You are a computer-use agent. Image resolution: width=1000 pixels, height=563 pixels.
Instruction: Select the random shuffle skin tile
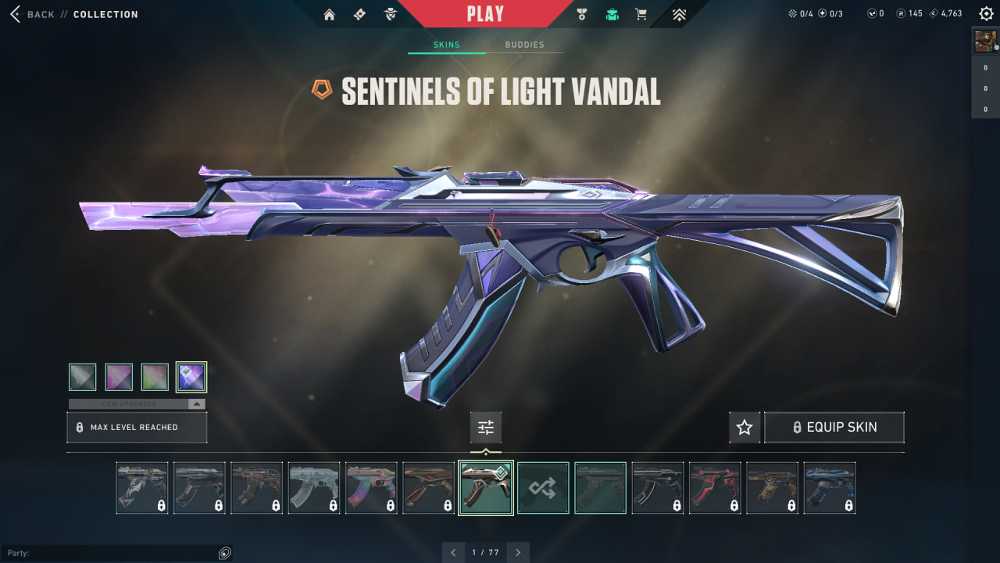point(543,488)
